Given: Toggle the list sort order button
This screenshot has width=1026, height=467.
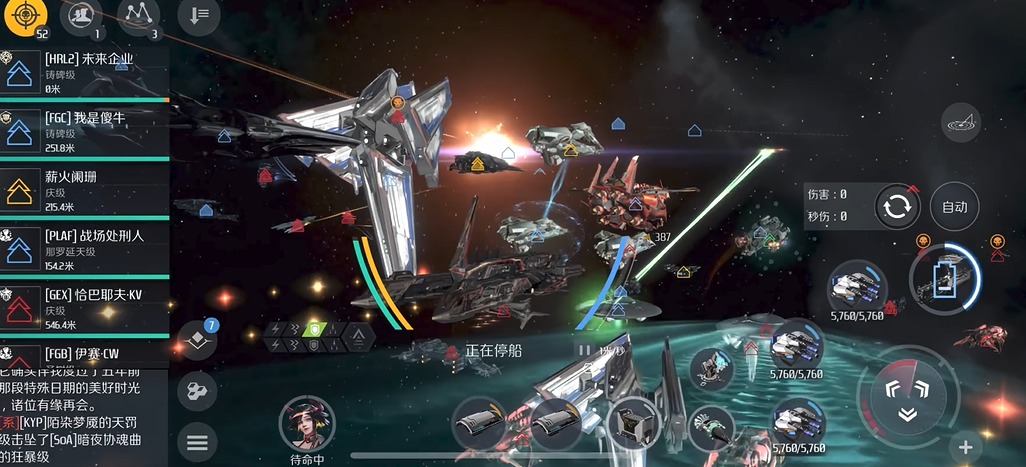Looking at the screenshot, I should (199, 17).
